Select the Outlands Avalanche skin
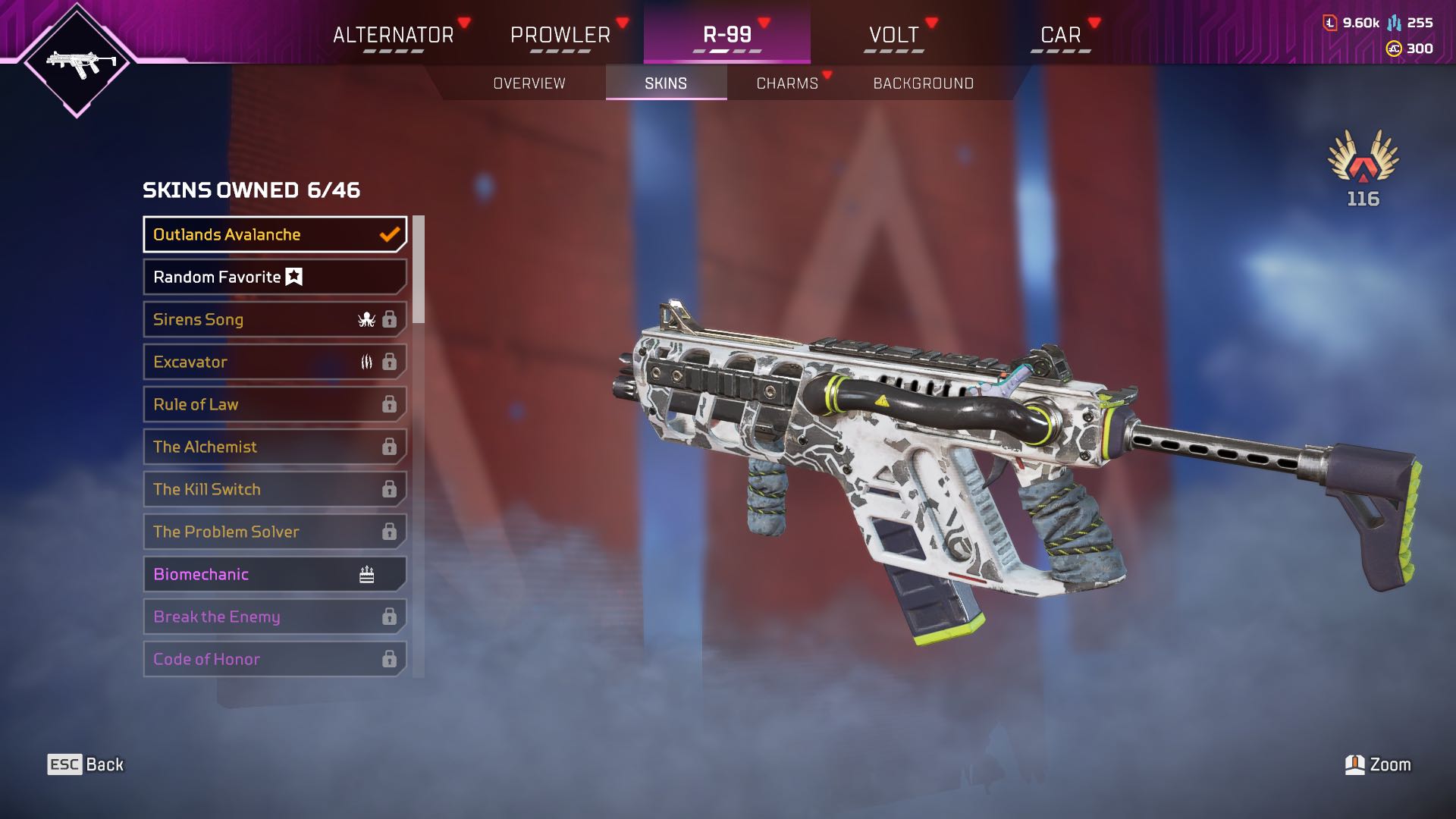This screenshot has width=1456, height=819. coord(275,234)
